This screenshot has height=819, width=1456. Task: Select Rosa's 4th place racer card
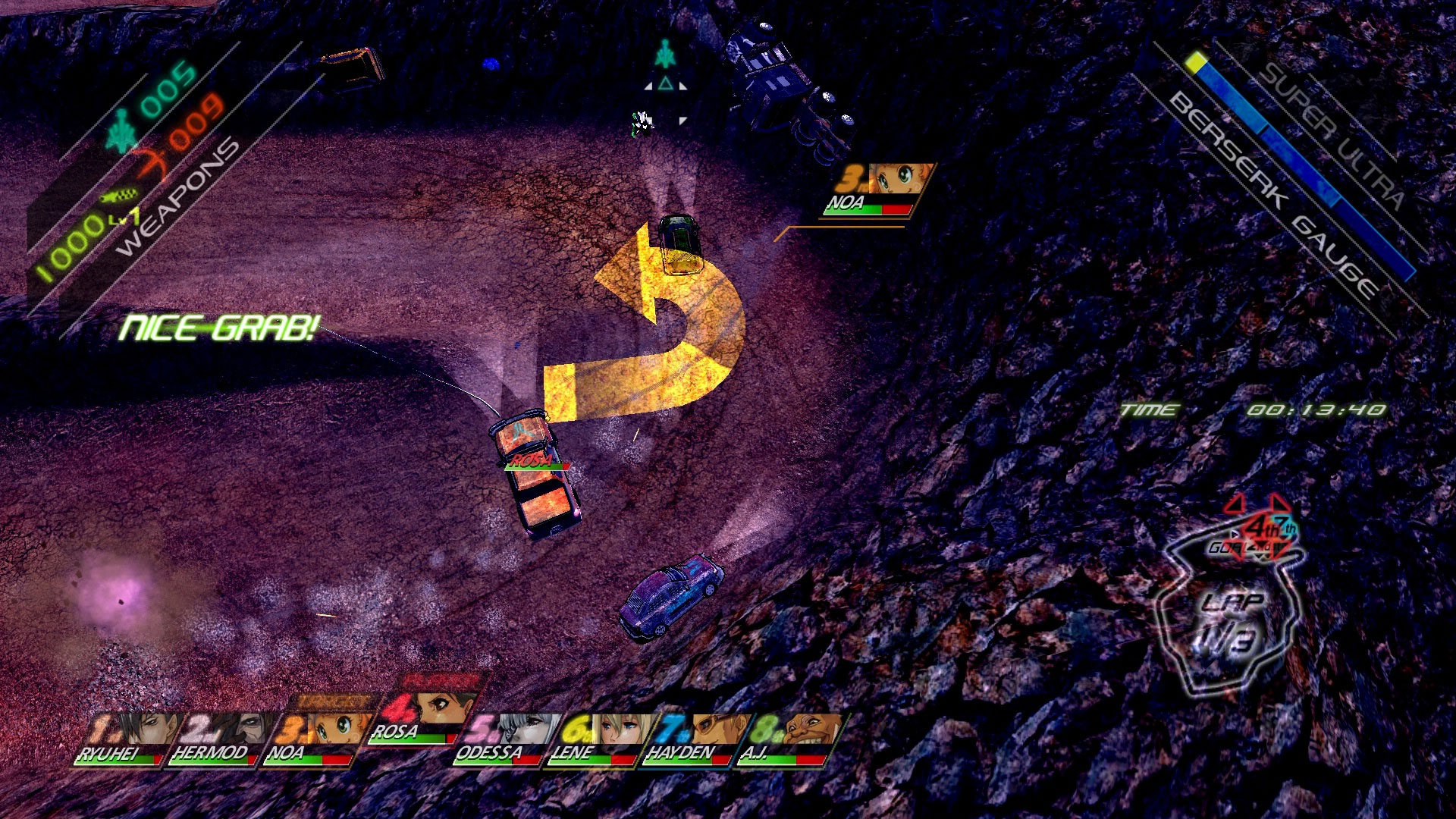(x=425, y=713)
